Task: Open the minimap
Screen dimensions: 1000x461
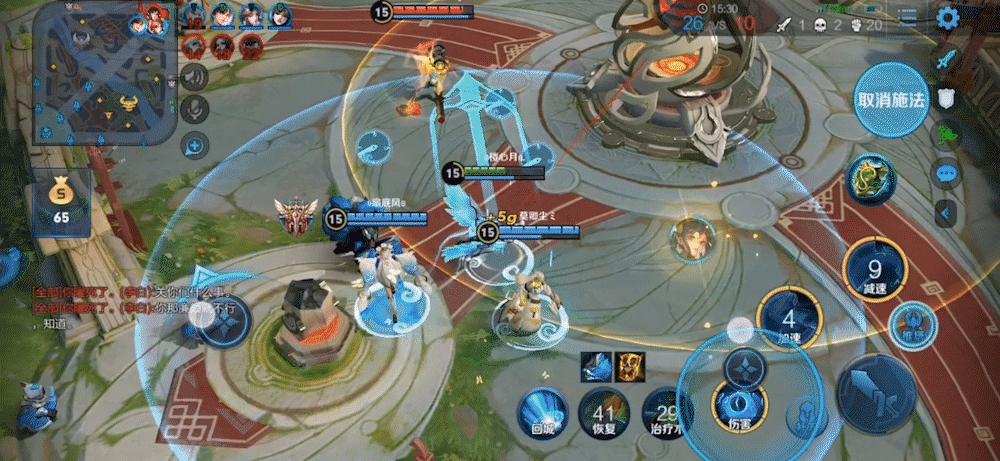Action: tap(105, 73)
